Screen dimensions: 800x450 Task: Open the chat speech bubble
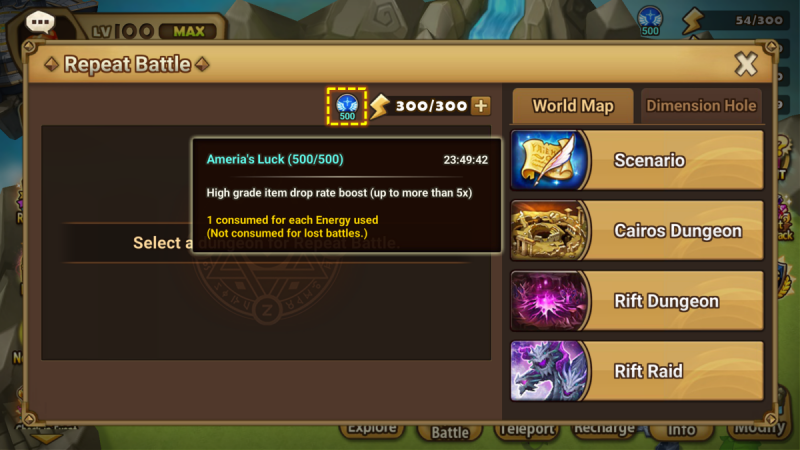point(41,23)
